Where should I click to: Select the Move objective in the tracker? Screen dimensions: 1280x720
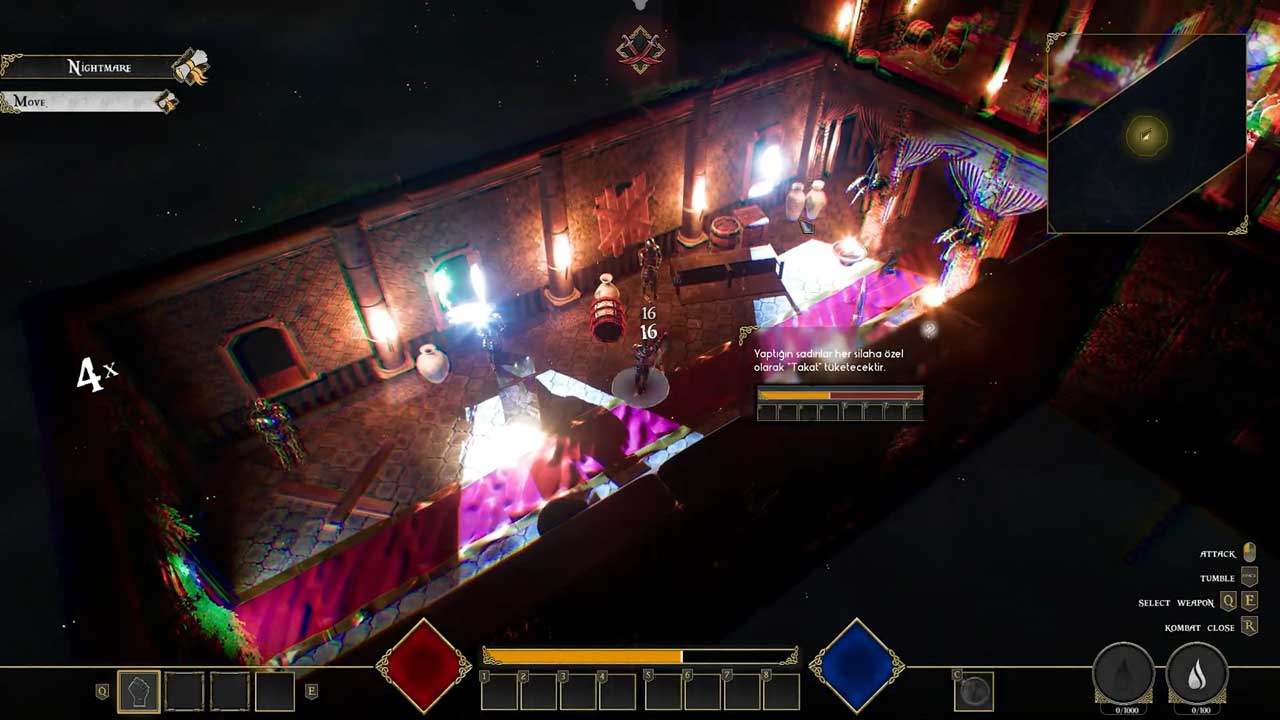click(x=80, y=102)
